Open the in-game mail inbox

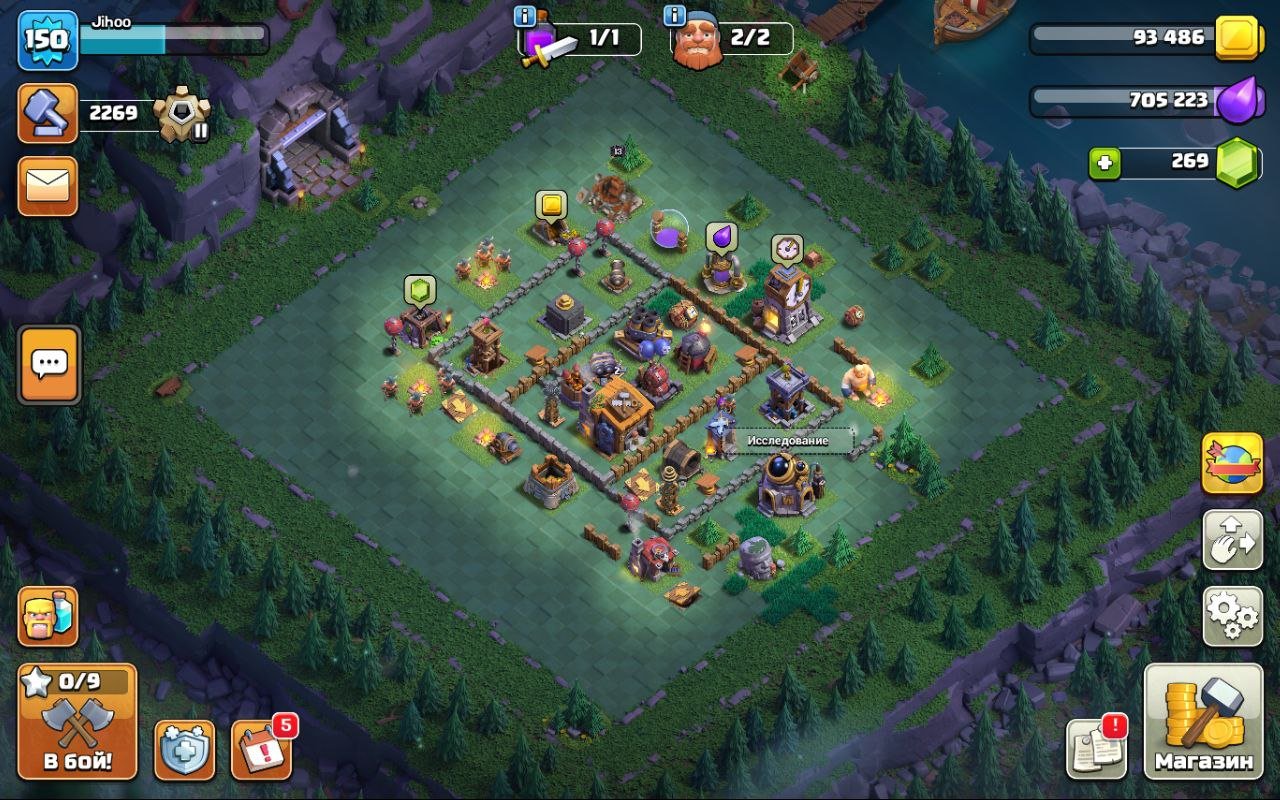pos(49,187)
